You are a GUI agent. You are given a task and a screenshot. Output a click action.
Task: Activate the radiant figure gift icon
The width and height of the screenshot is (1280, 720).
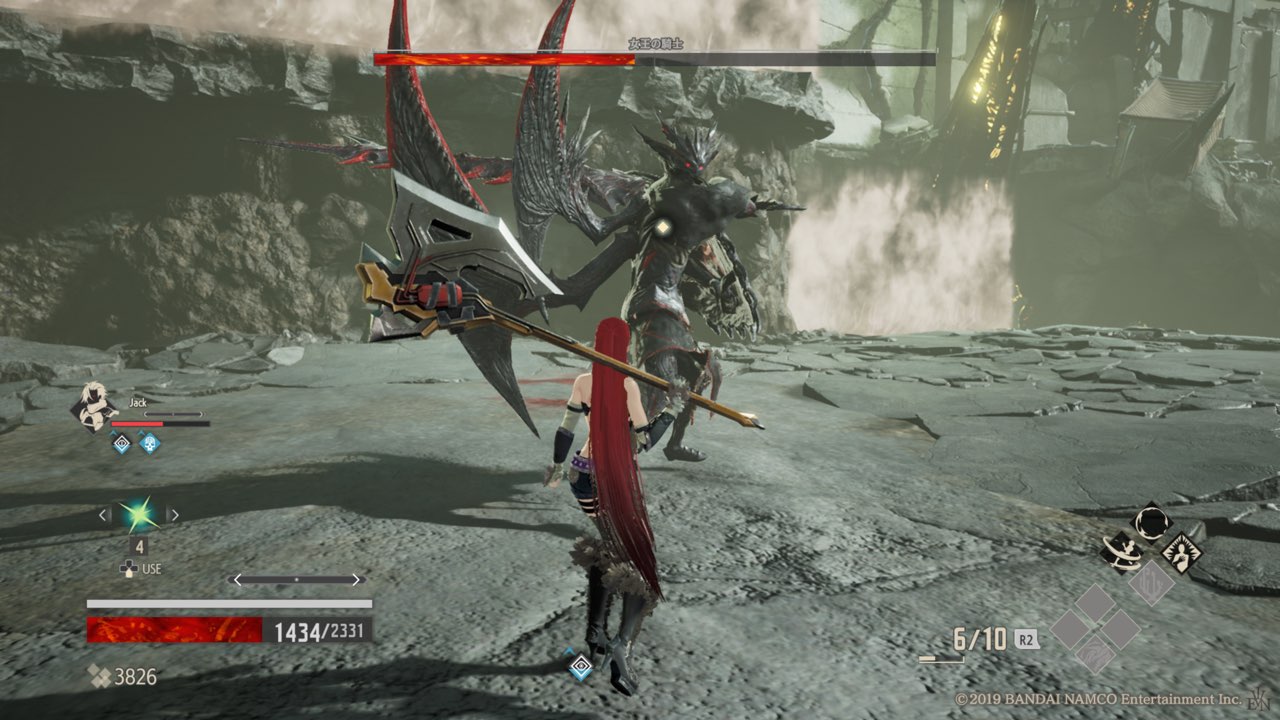1181,551
